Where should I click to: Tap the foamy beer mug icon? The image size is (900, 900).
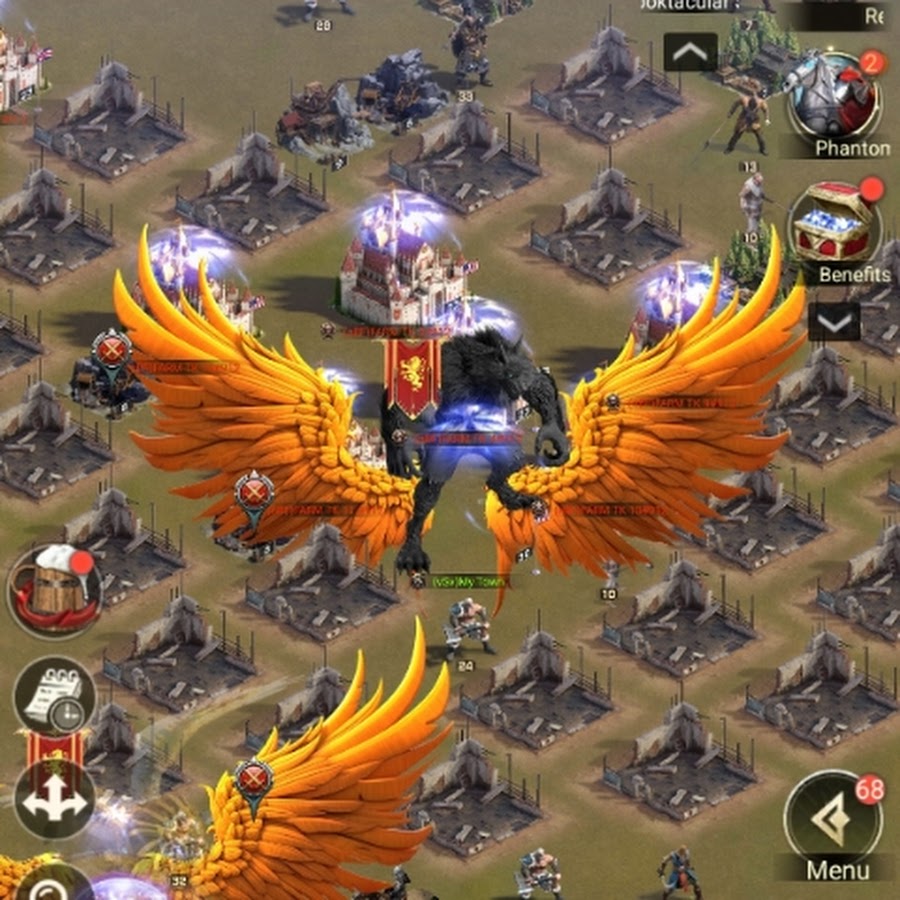[x=54, y=591]
